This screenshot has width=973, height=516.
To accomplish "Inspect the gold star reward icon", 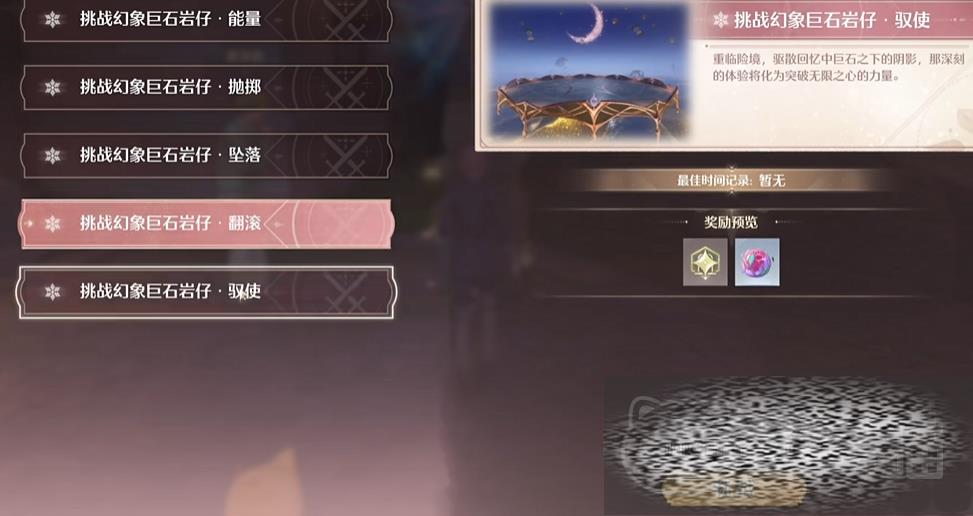I will 705,262.
